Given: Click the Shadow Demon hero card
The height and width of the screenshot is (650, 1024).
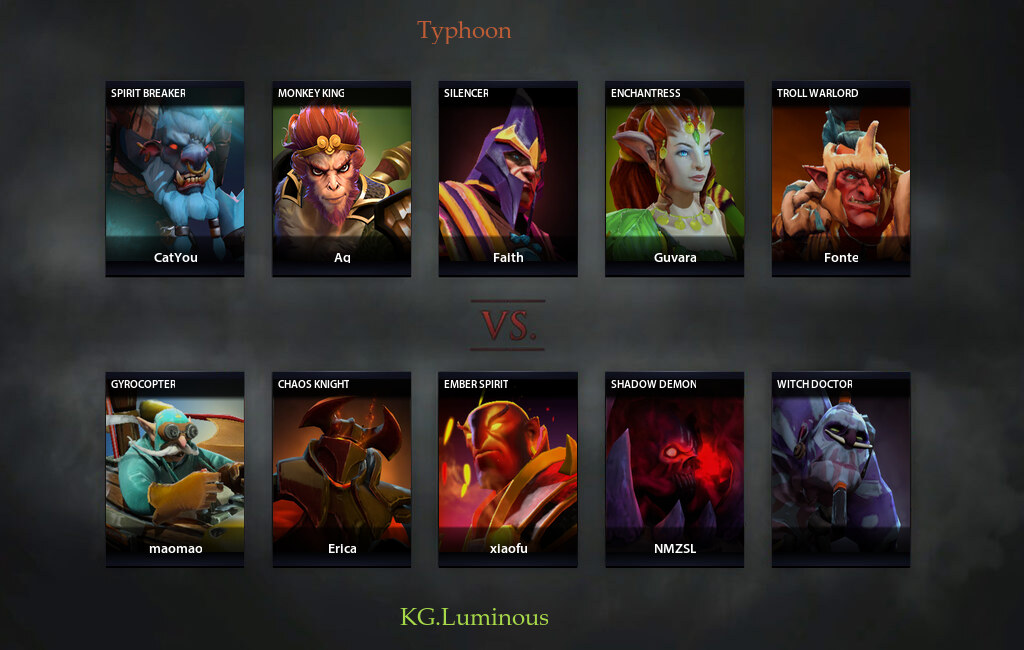Looking at the screenshot, I should 674,469.
